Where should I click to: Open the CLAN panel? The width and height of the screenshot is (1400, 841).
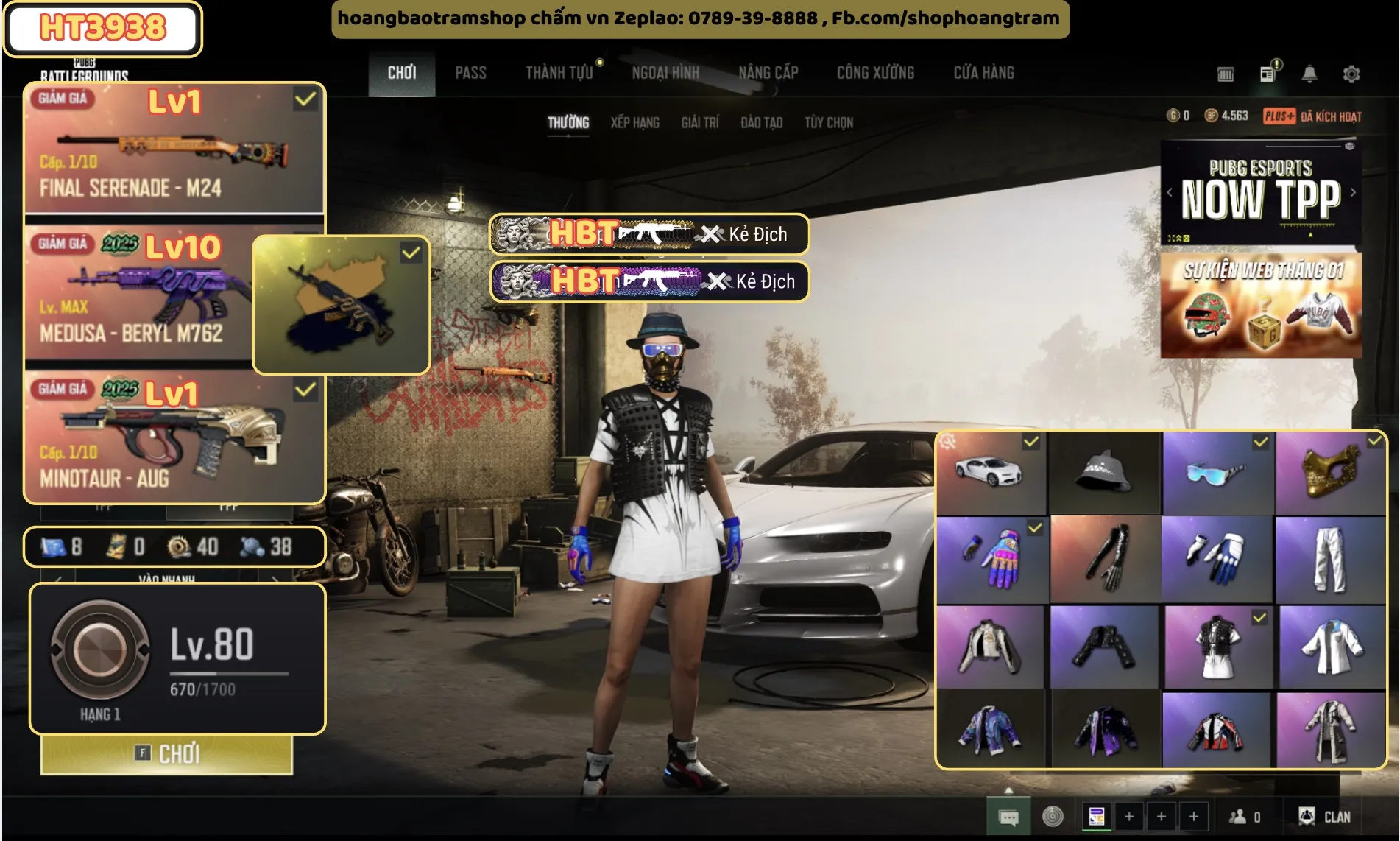(x=1324, y=817)
